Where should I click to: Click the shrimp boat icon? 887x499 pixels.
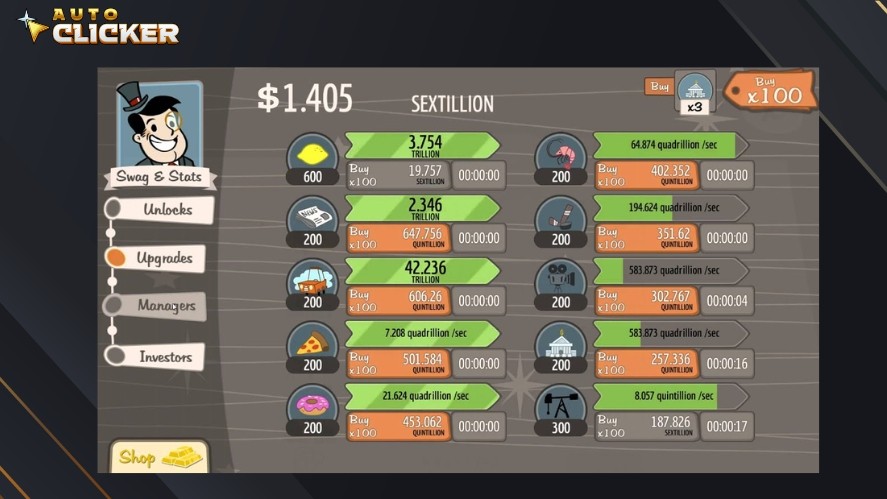[x=560, y=155]
